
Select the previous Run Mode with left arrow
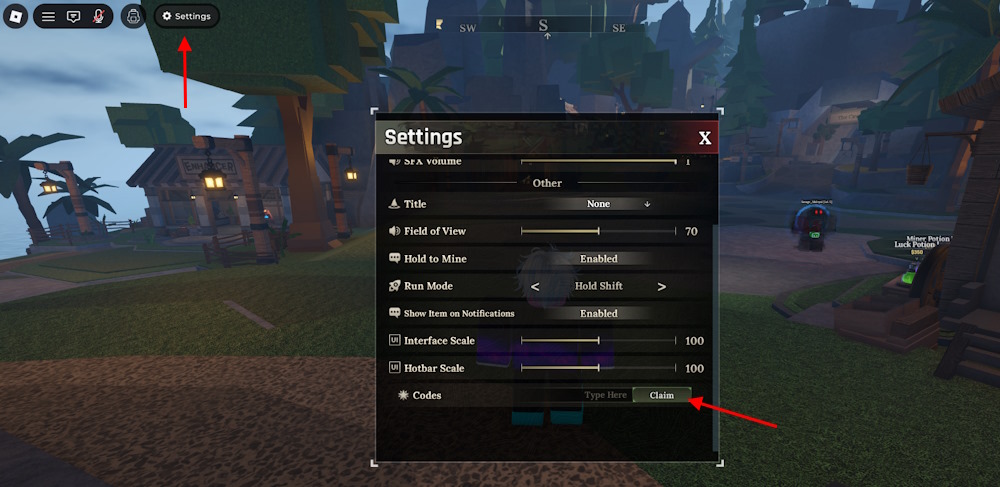[x=535, y=286]
